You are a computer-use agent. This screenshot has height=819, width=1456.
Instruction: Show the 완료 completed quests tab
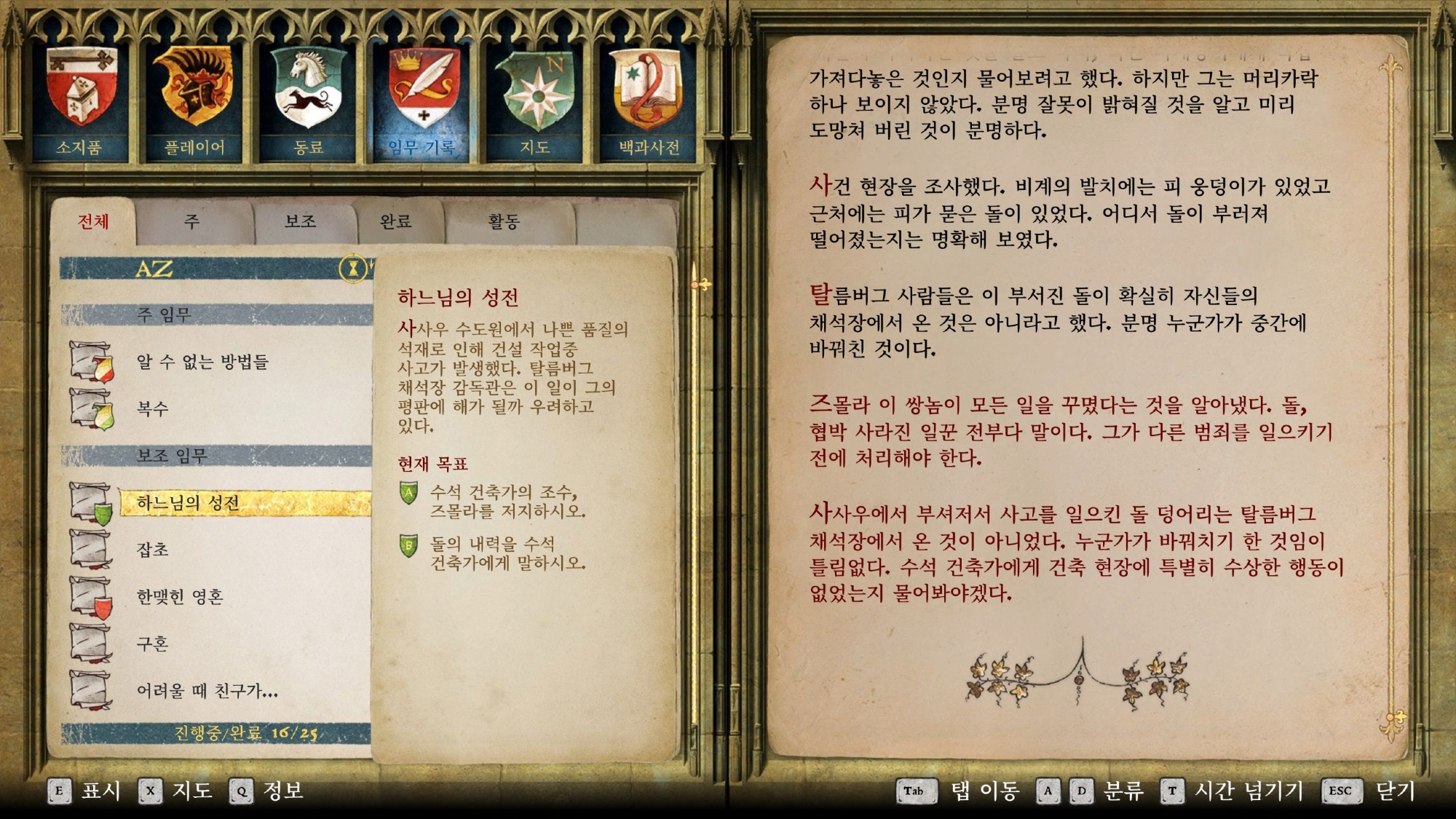[396, 221]
